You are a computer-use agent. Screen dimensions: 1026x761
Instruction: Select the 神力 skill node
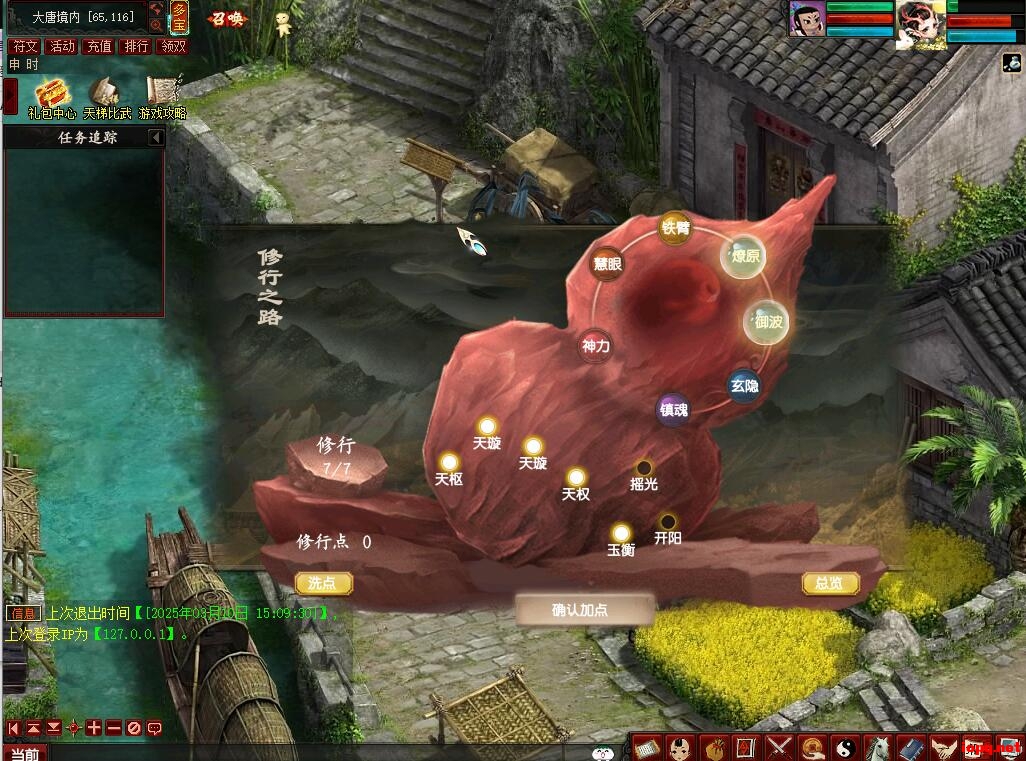point(596,346)
